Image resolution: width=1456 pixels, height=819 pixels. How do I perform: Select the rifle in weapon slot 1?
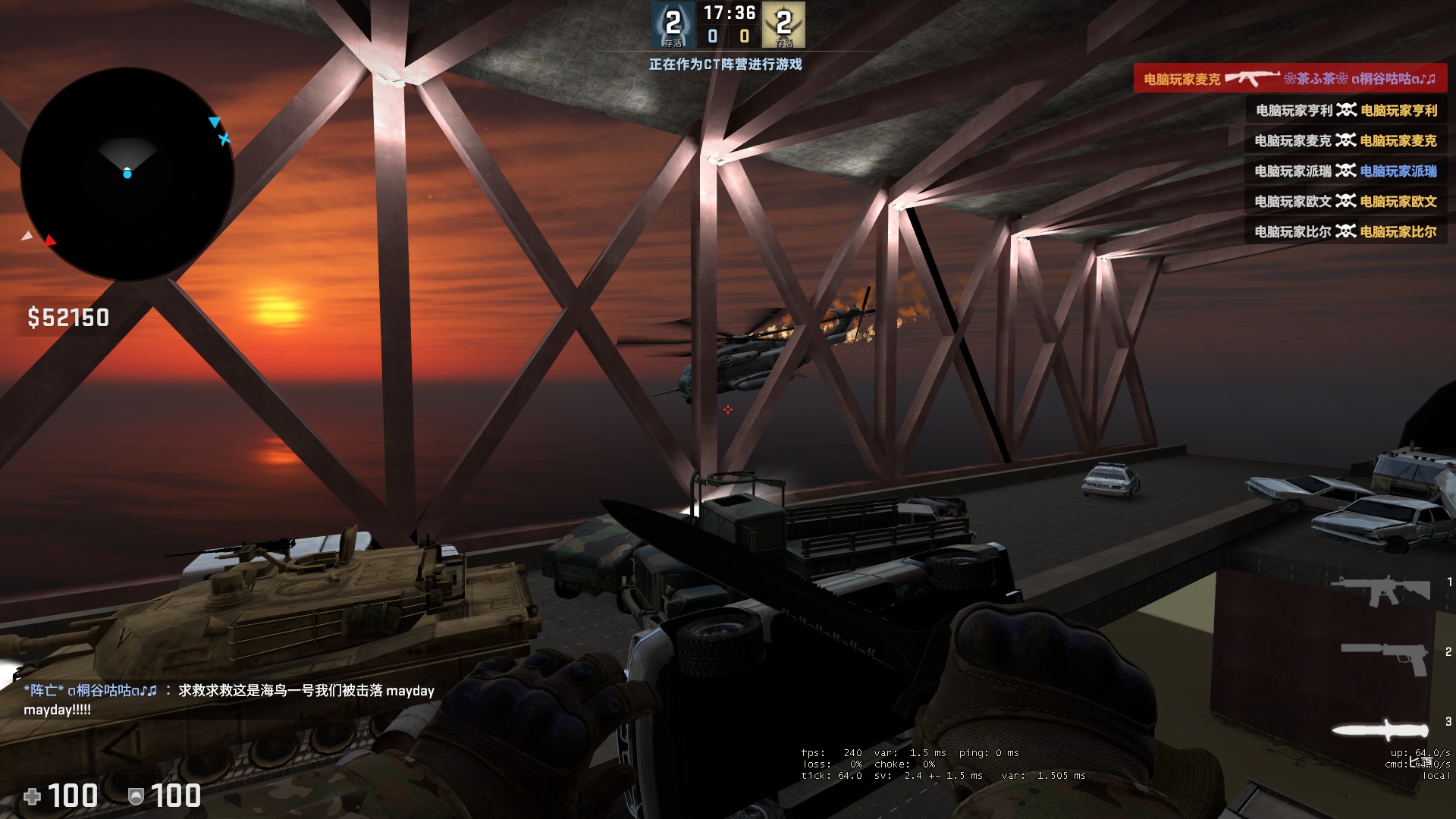pos(1380,591)
